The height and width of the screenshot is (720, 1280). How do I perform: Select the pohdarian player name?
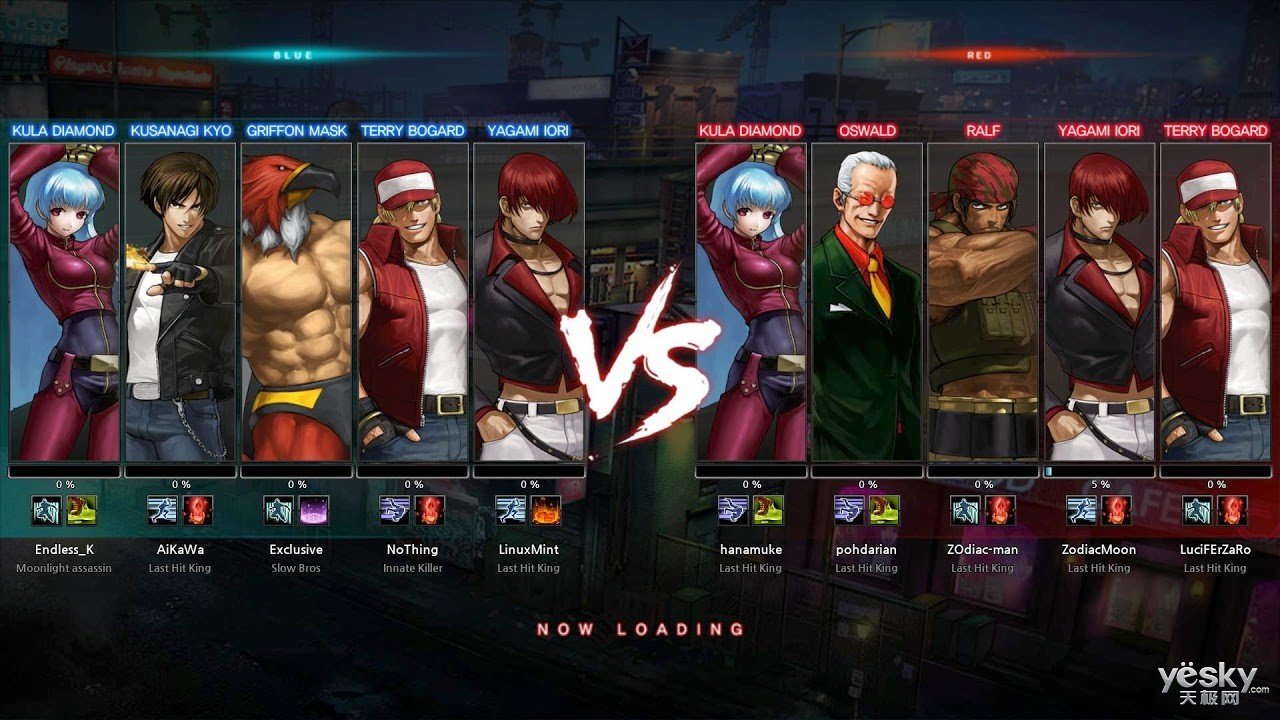coord(867,549)
